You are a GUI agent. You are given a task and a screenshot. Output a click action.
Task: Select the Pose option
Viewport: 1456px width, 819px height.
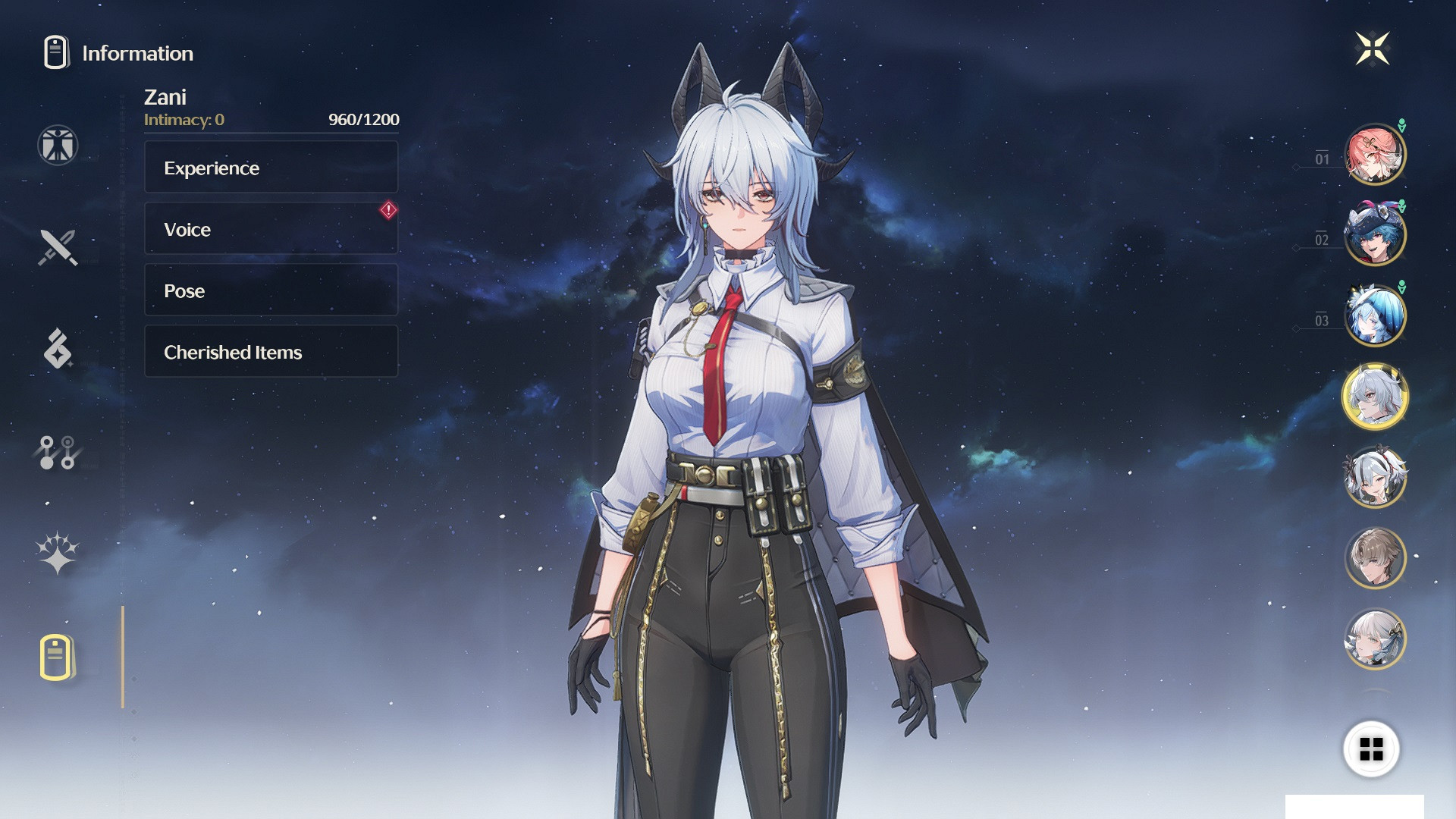pos(271,290)
